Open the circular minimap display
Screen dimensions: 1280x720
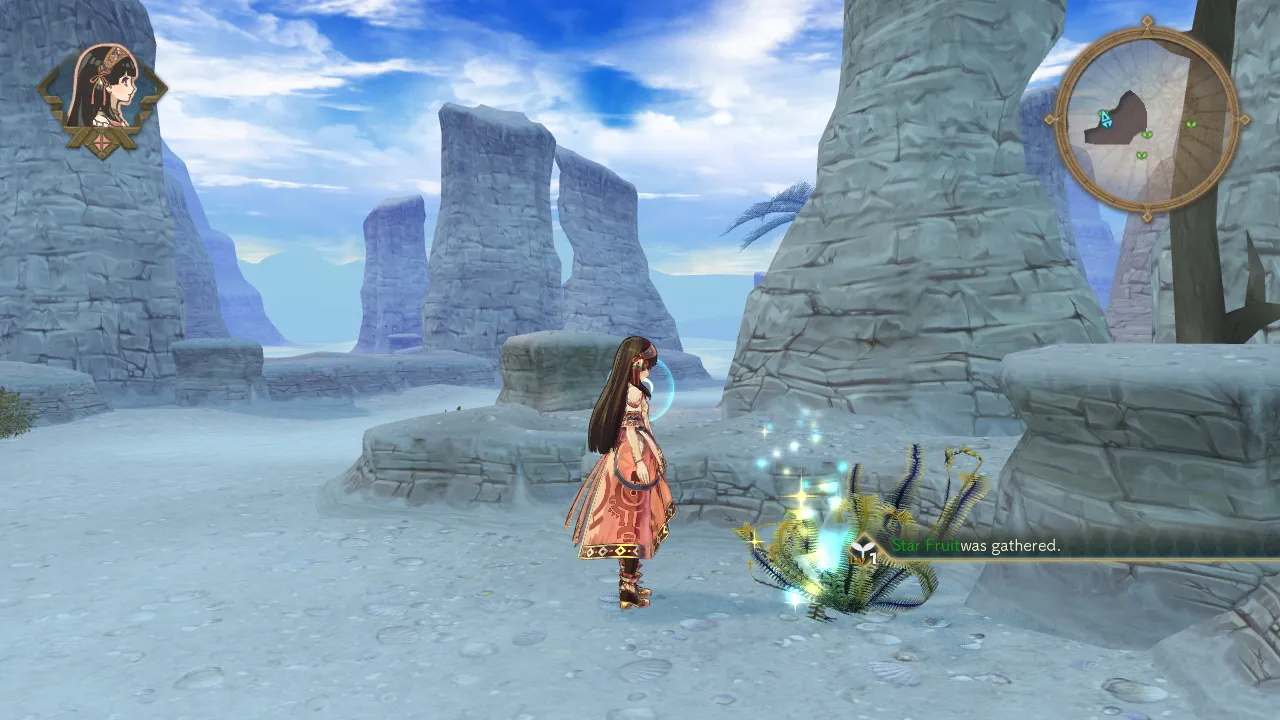coord(1146,117)
